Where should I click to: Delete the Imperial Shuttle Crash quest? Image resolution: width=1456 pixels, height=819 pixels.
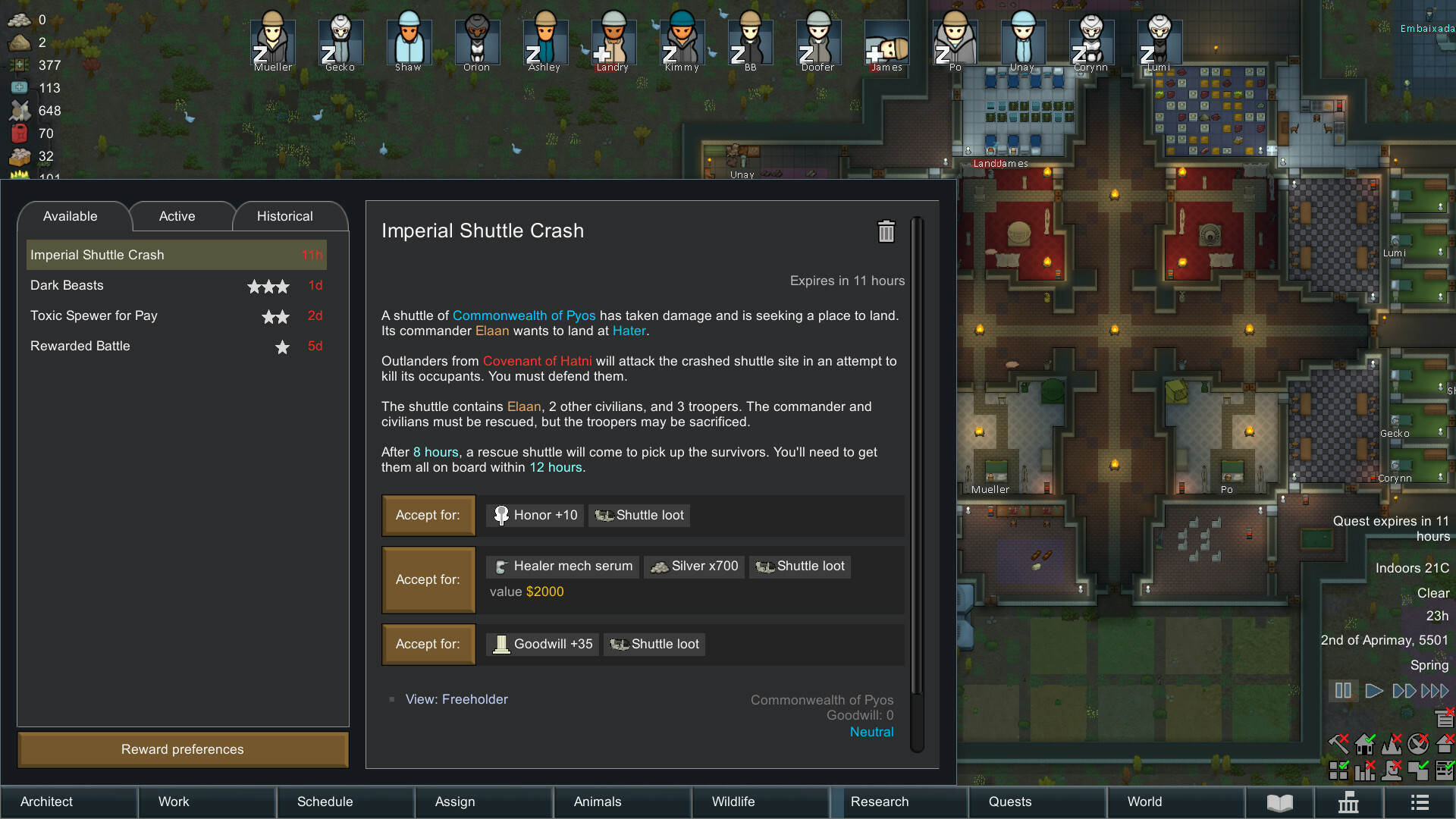coord(886,232)
